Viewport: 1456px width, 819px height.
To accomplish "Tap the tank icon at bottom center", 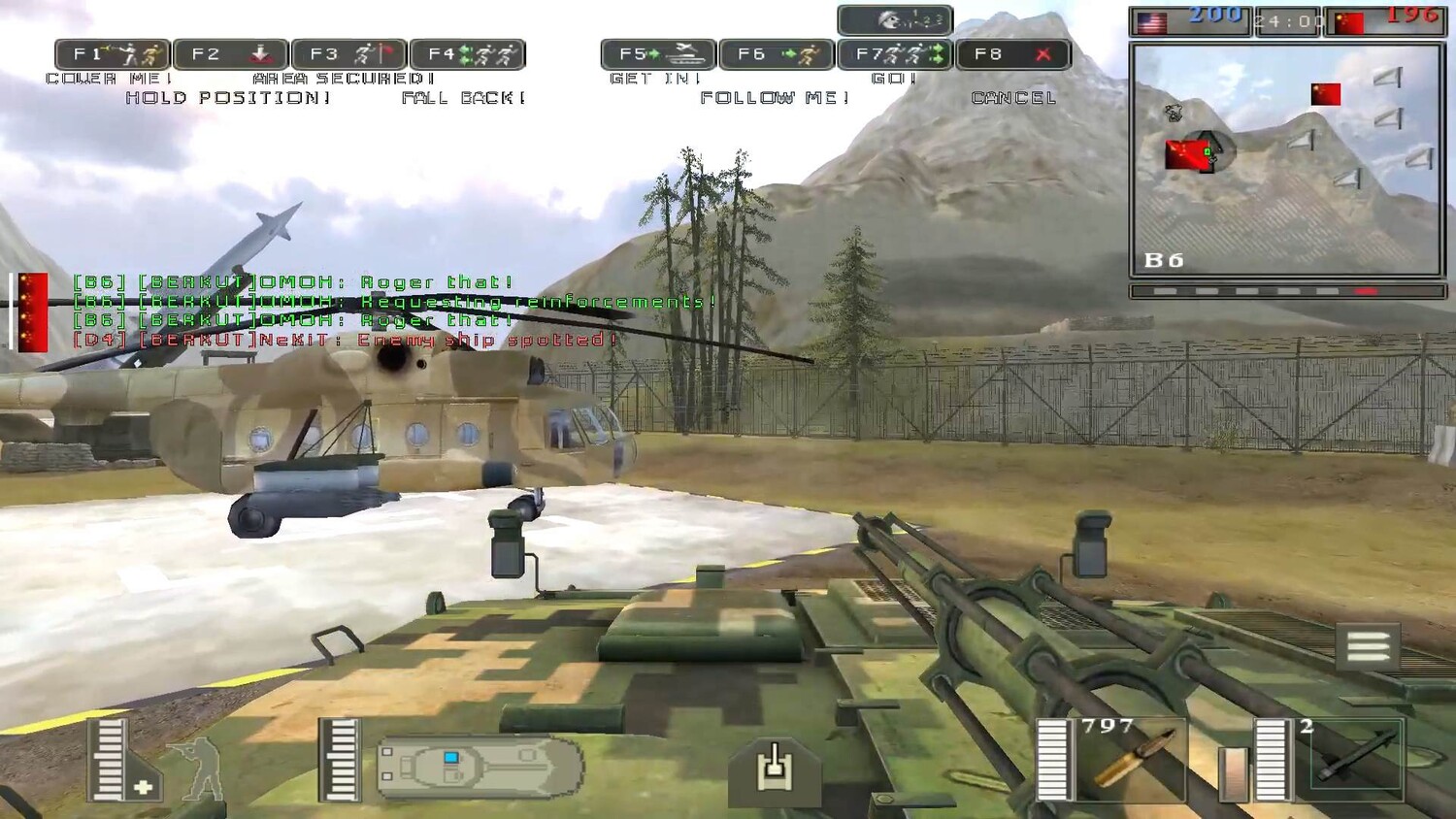I will pyautogui.click(x=774, y=769).
